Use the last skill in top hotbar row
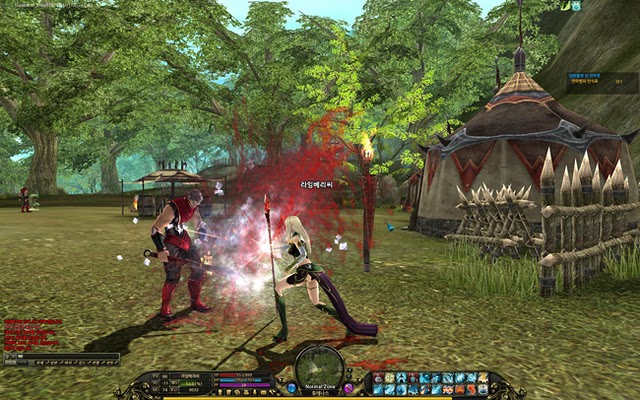This screenshot has height=400, width=640. click(483, 378)
